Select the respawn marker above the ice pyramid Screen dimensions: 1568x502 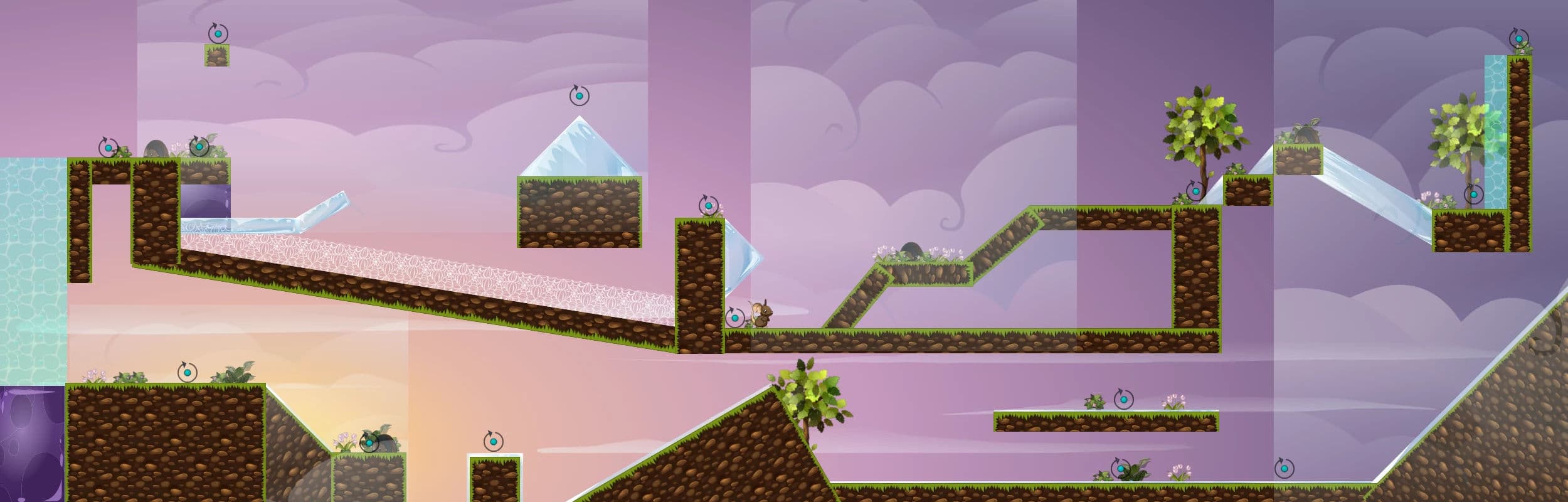[579, 96]
